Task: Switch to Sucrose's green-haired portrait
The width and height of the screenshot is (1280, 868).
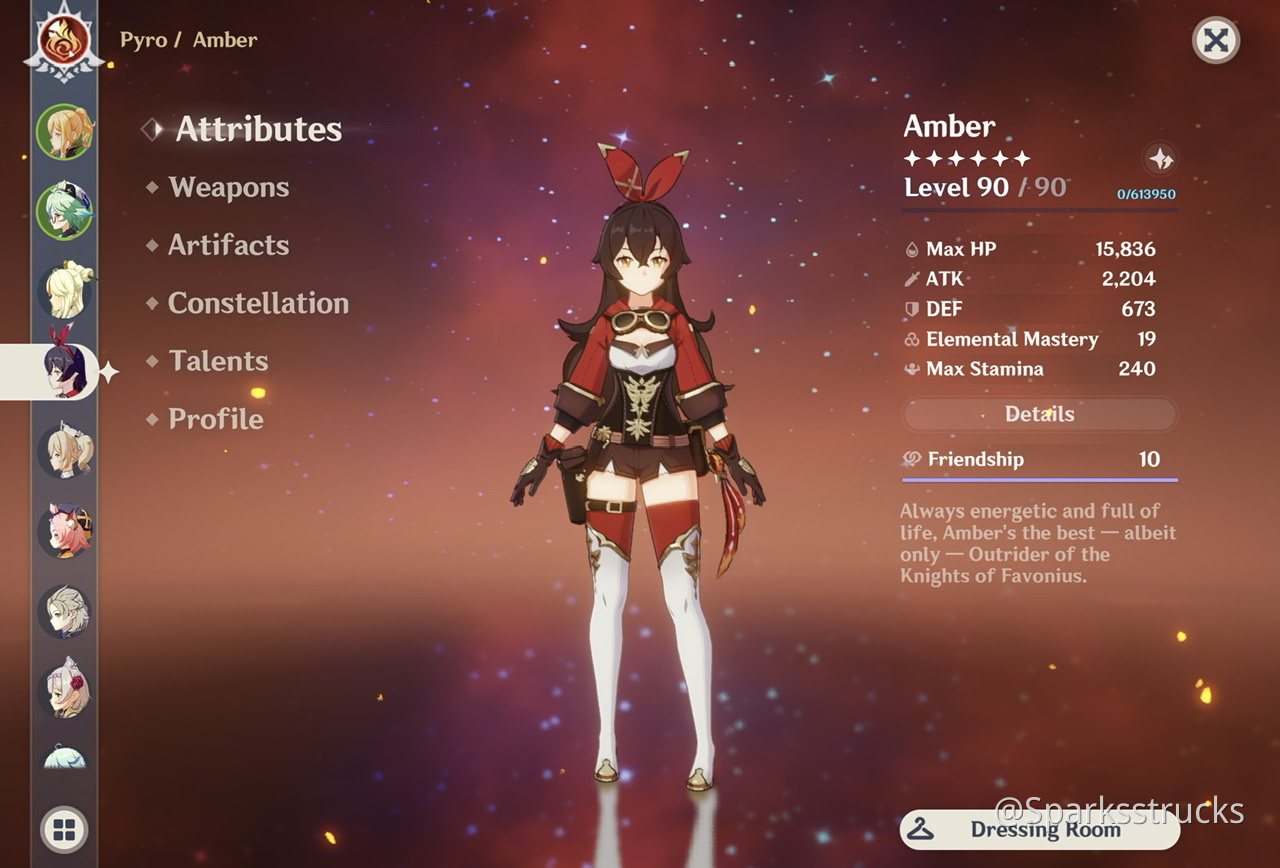Action: (x=65, y=211)
